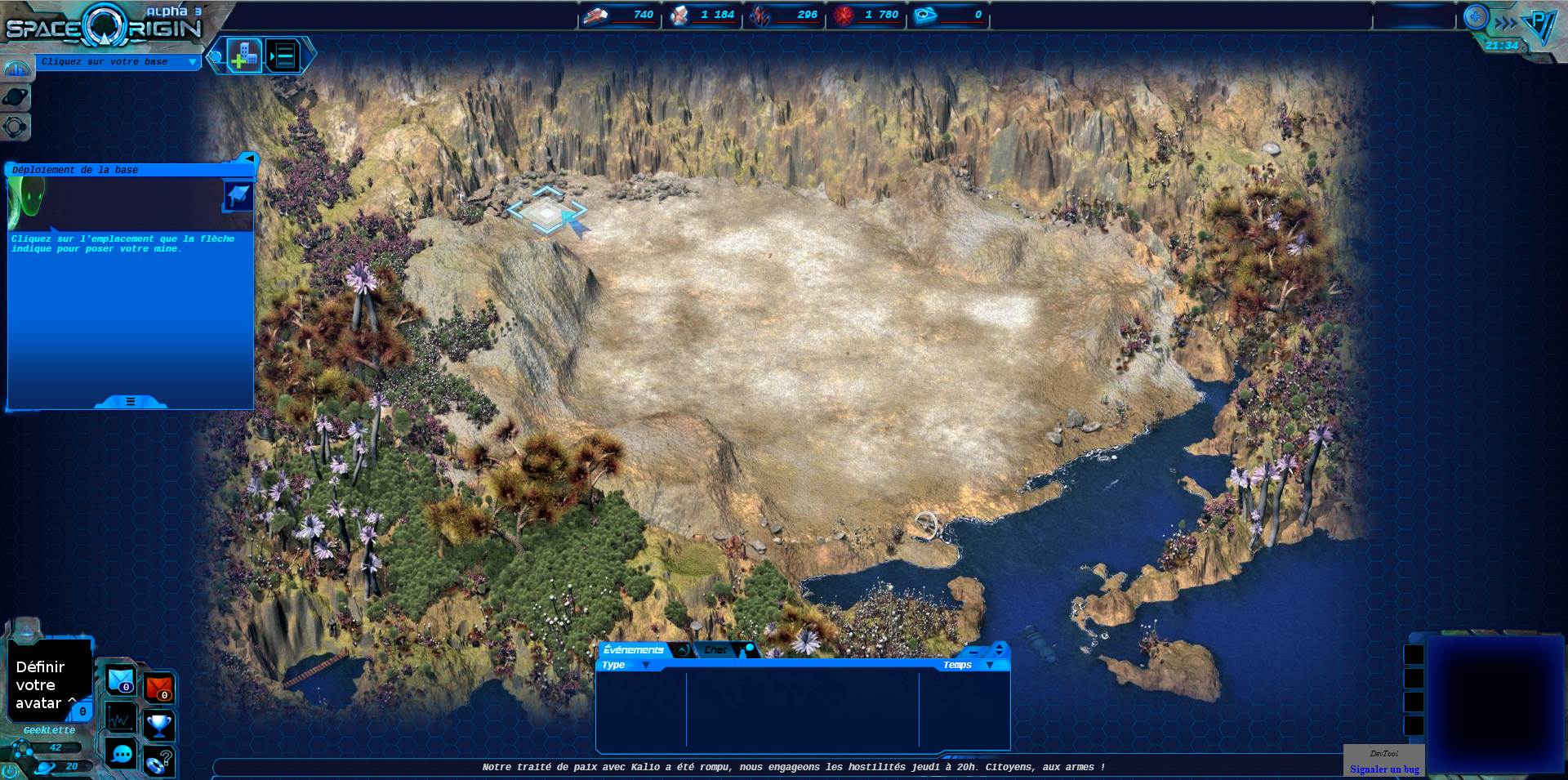
Task: Open the trophy rankings
Action: 159,724
